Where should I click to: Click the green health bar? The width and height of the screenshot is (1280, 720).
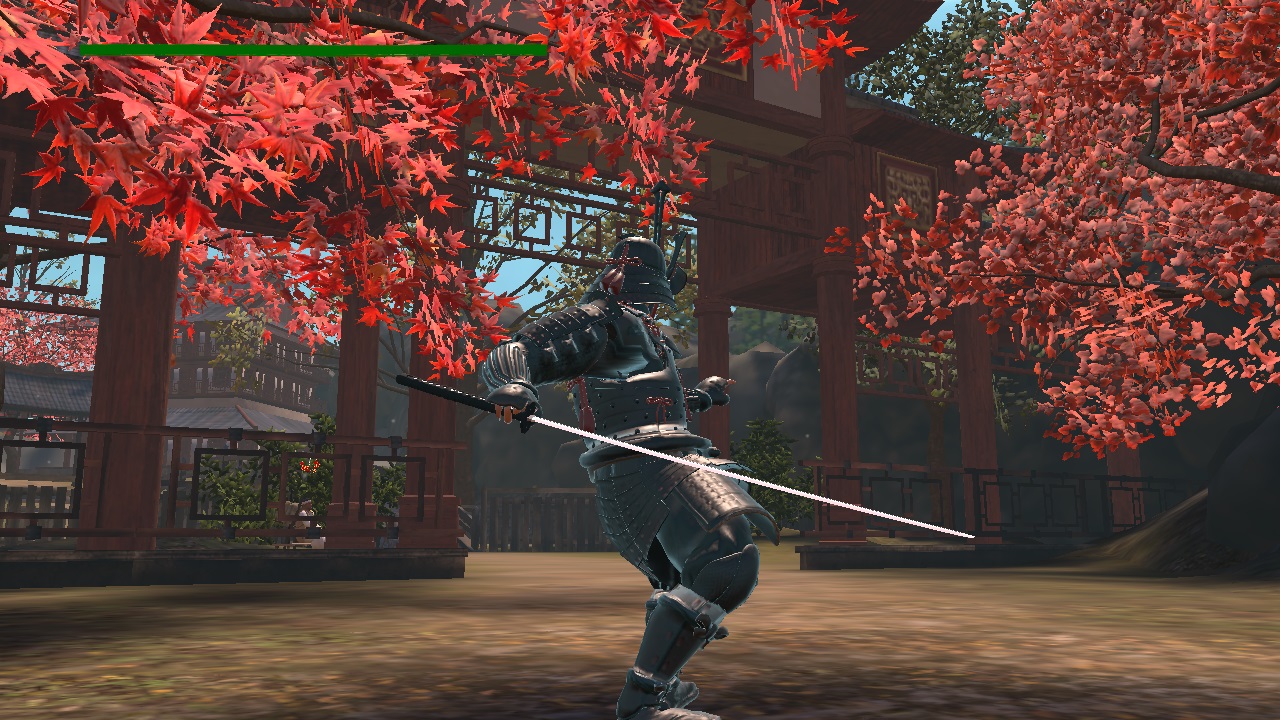tap(300, 47)
